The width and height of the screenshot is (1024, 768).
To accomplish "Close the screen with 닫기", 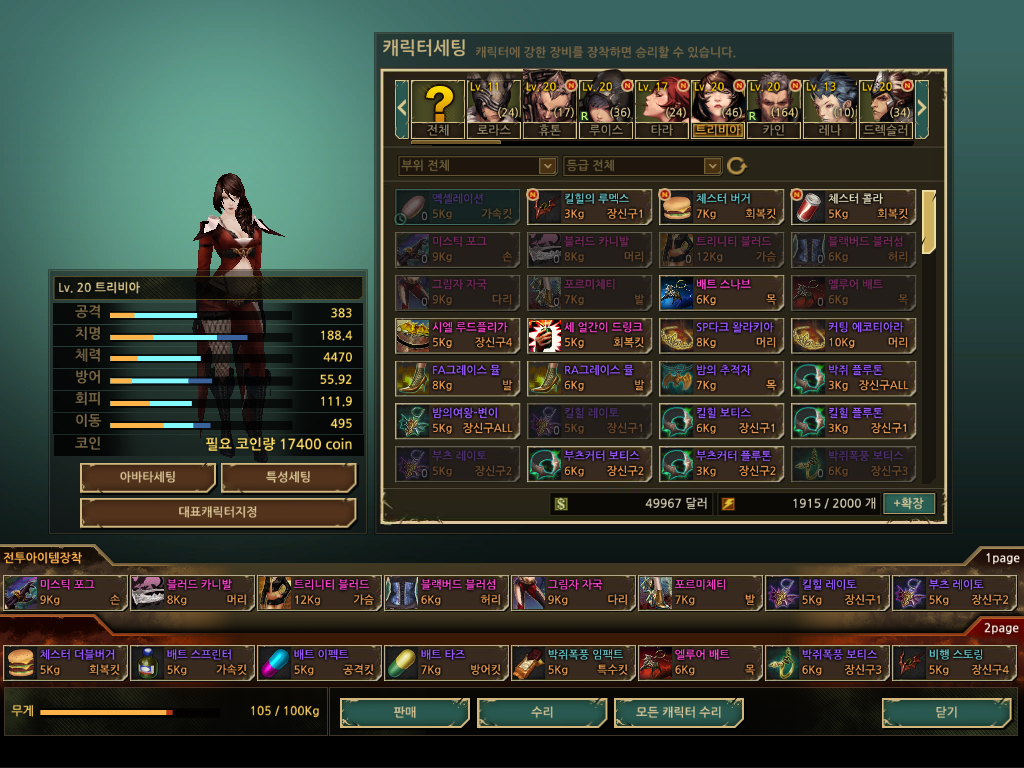I will click(x=945, y=712).
